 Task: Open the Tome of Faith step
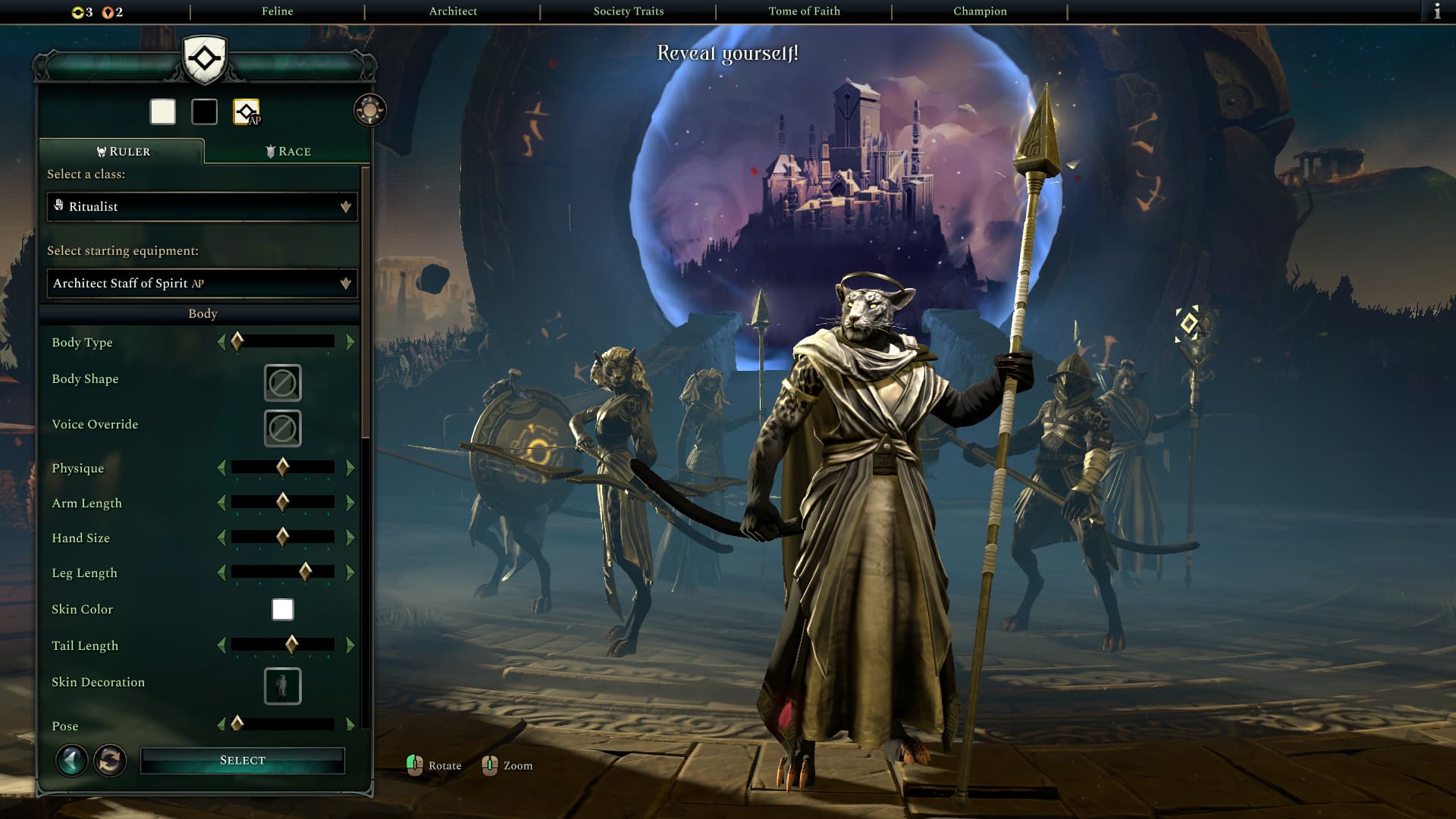804,11
